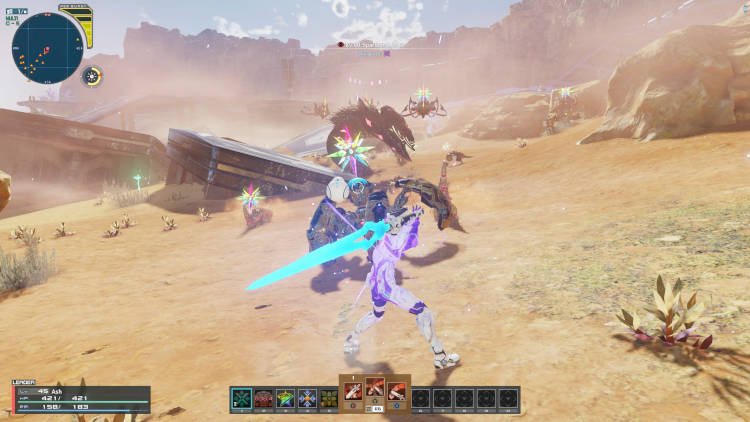The width and height of the screenshot is (750, 422).
Task: Choose the first weapon palette slot
Action: 353,391
